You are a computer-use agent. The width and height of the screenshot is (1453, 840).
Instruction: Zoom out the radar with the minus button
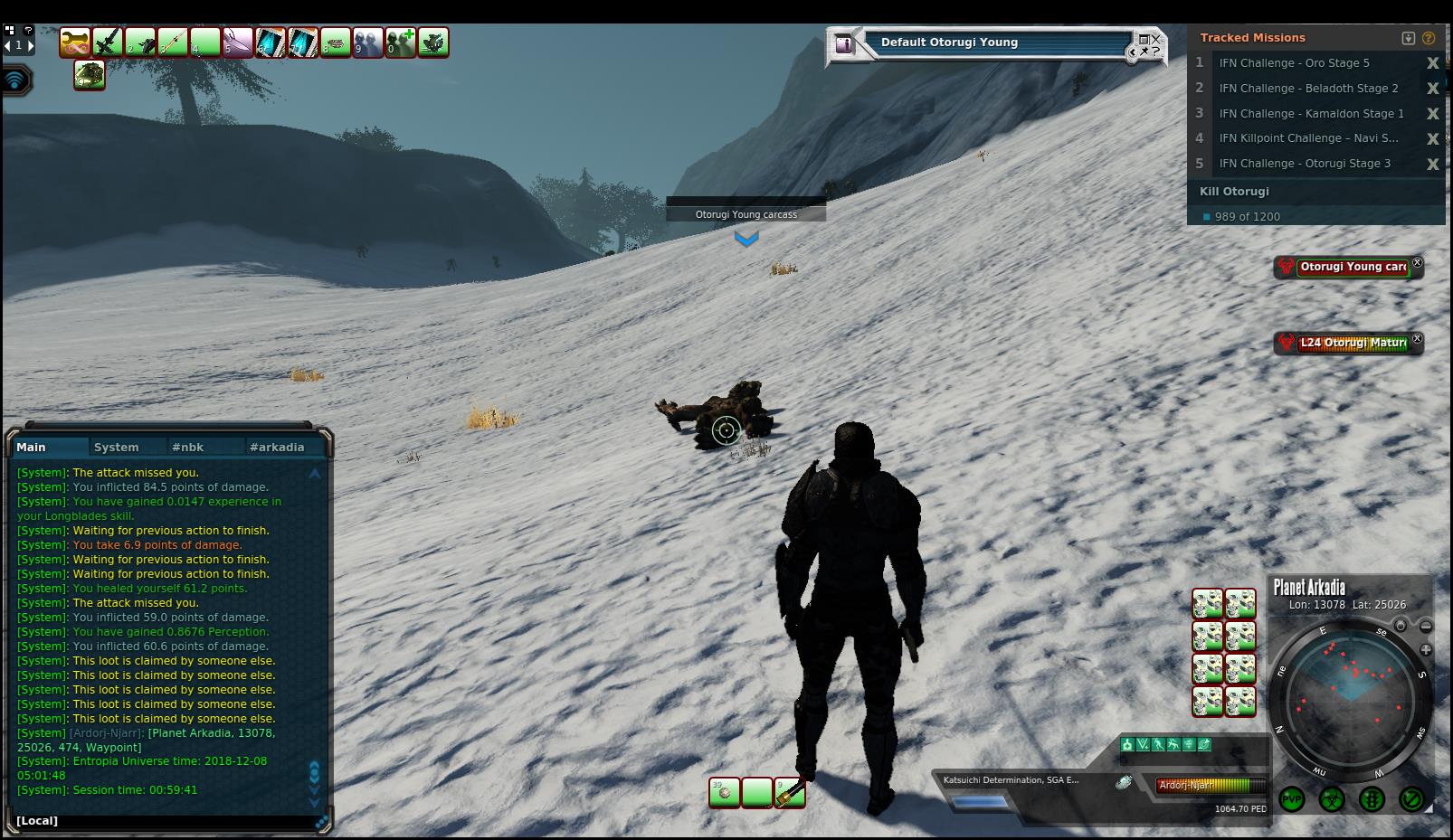pos(1426,626)
